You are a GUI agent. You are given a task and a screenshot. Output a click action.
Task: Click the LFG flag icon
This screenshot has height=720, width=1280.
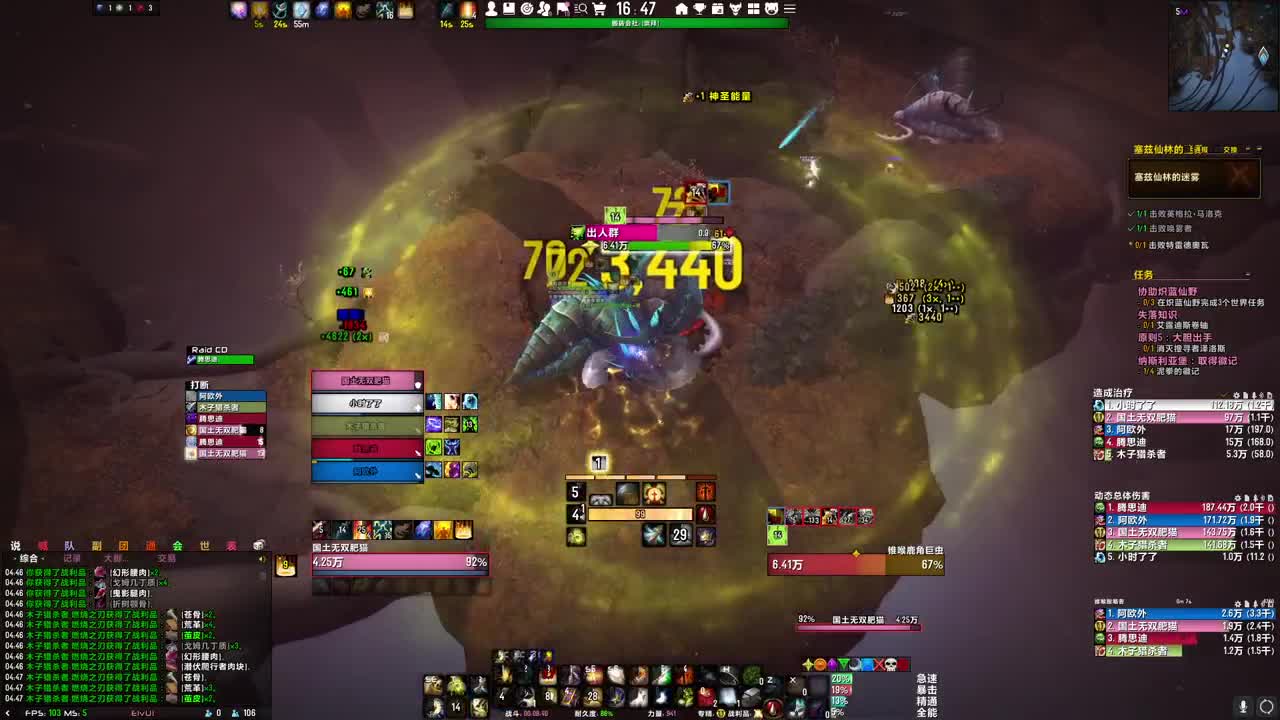[x=564, y=8]
